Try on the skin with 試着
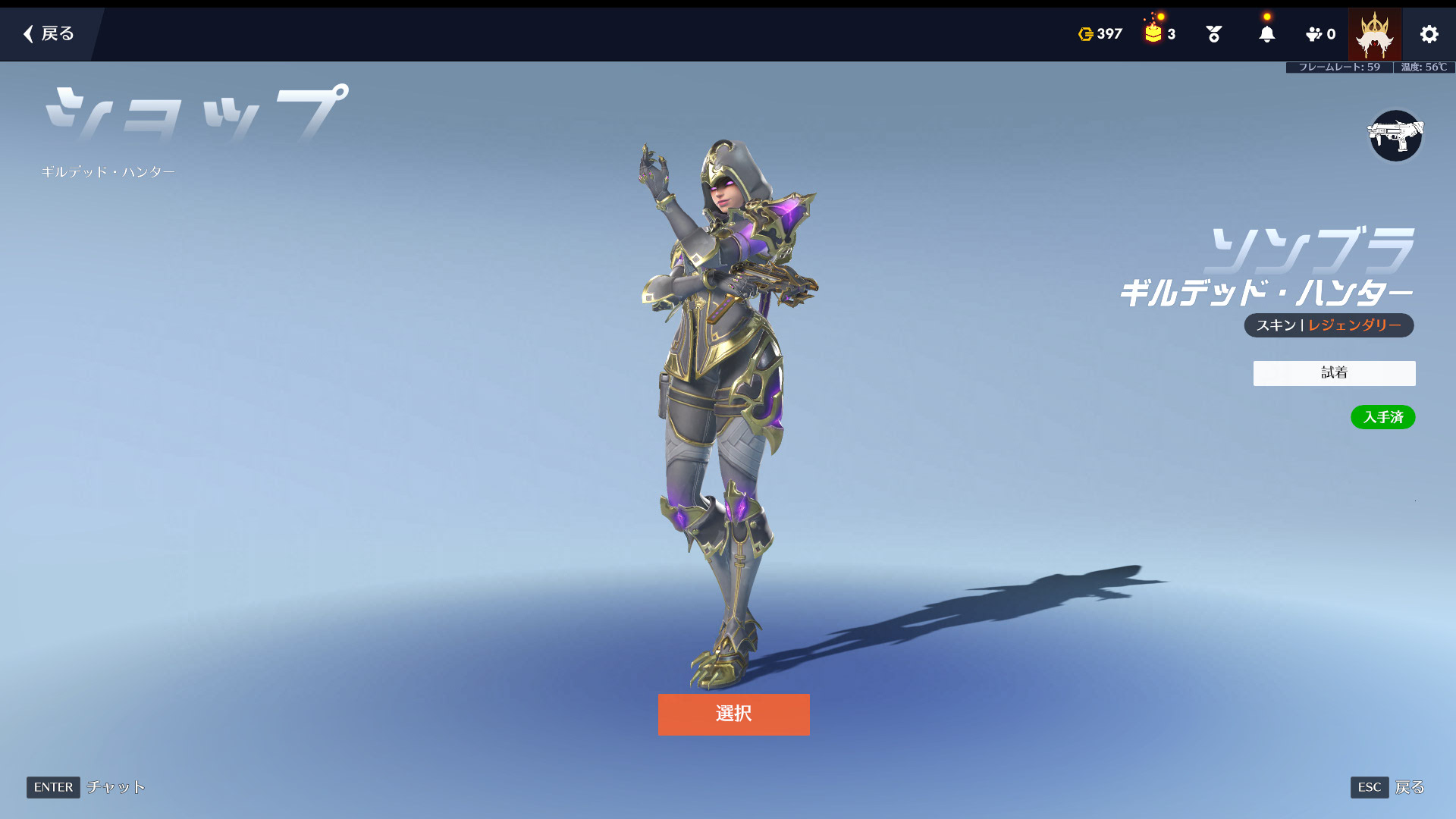Image resolution: width=1456 pixels, height=819 pixels. pyautogui.click(x=1334, y=372)
